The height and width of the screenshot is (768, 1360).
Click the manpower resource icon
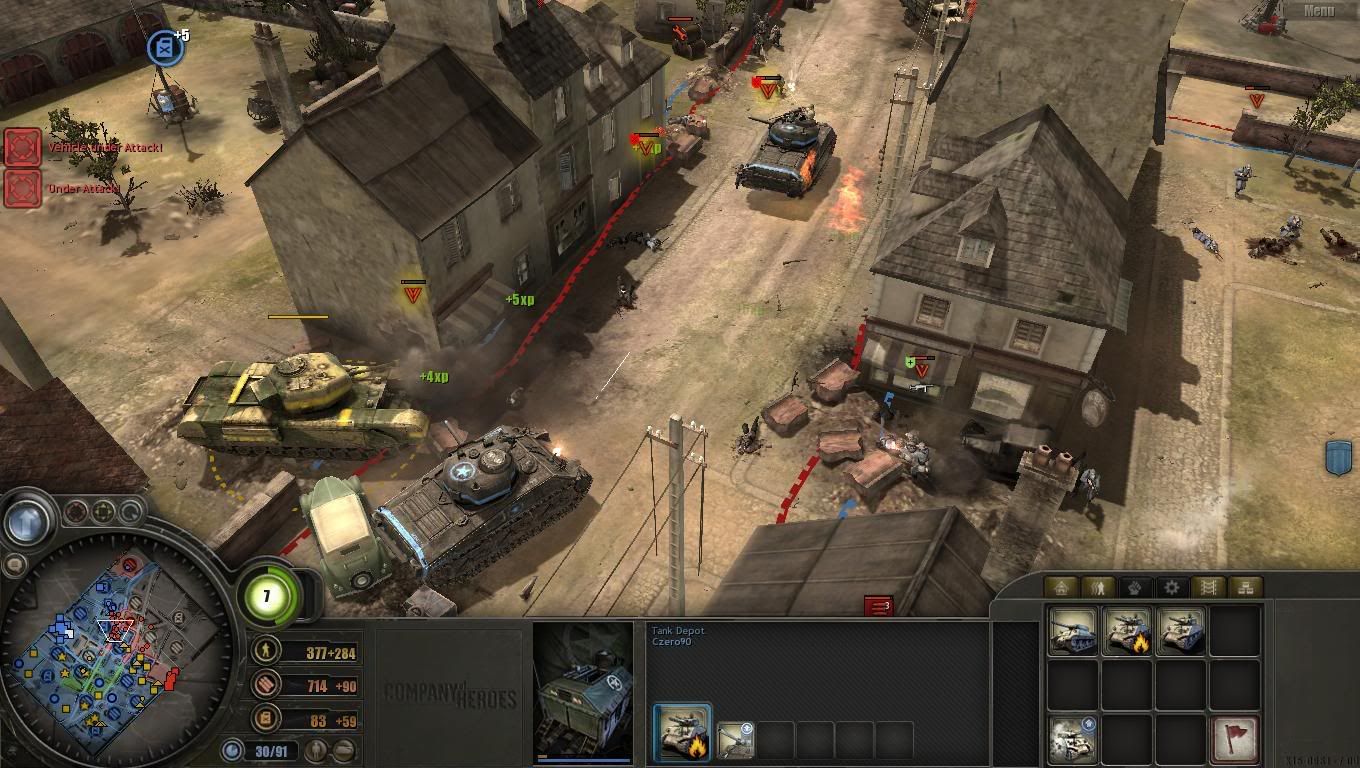[264, 653]
